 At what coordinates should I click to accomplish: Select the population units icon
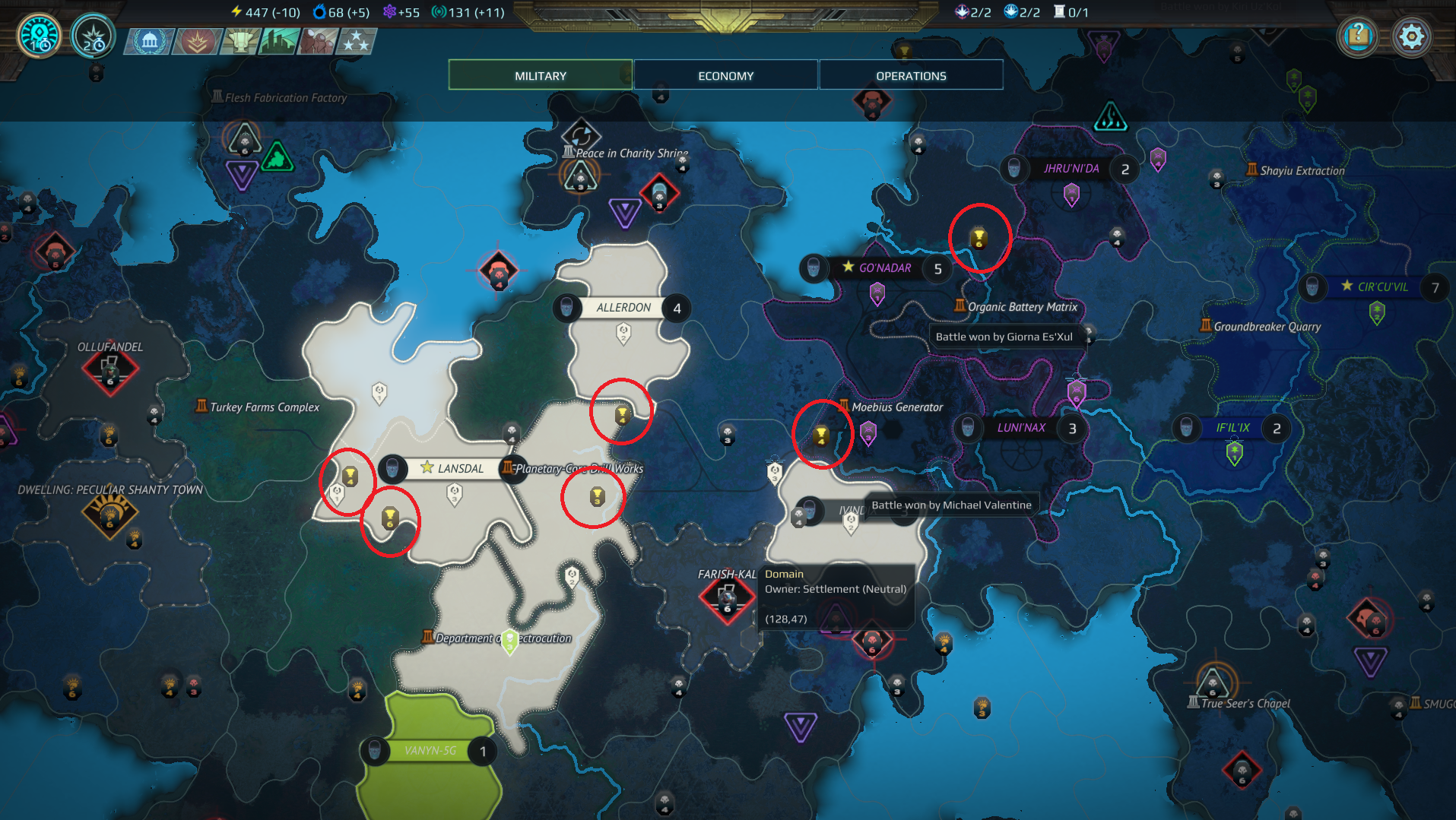(x=318, y=42)
